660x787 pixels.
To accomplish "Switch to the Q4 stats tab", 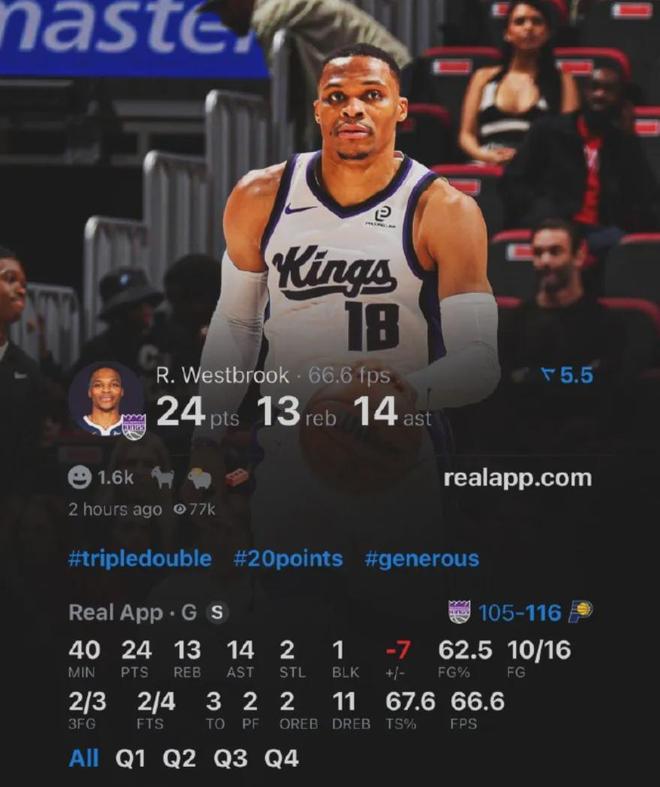I will 281,758.
